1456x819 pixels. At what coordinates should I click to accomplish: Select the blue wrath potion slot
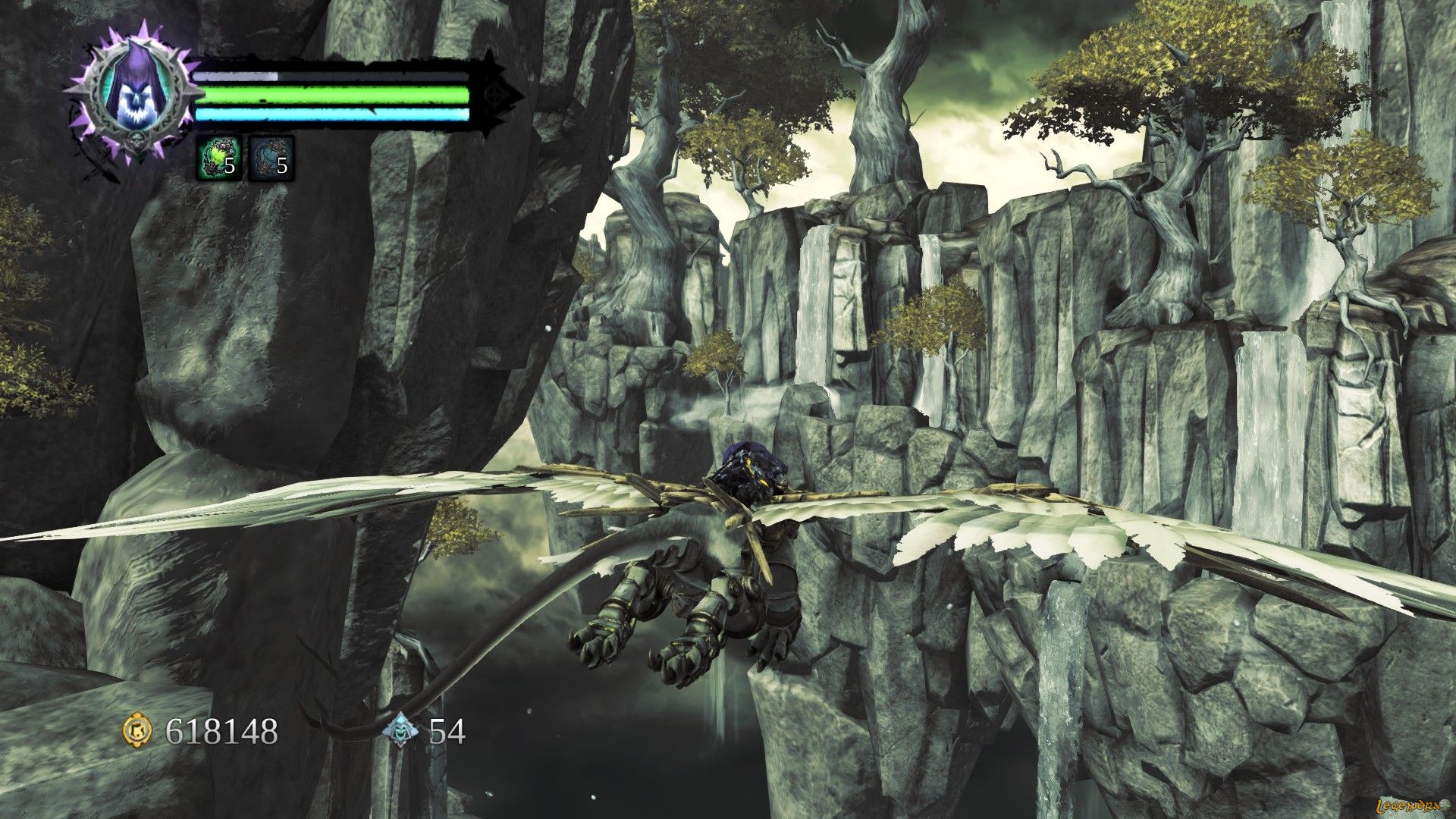pos(271,159)
